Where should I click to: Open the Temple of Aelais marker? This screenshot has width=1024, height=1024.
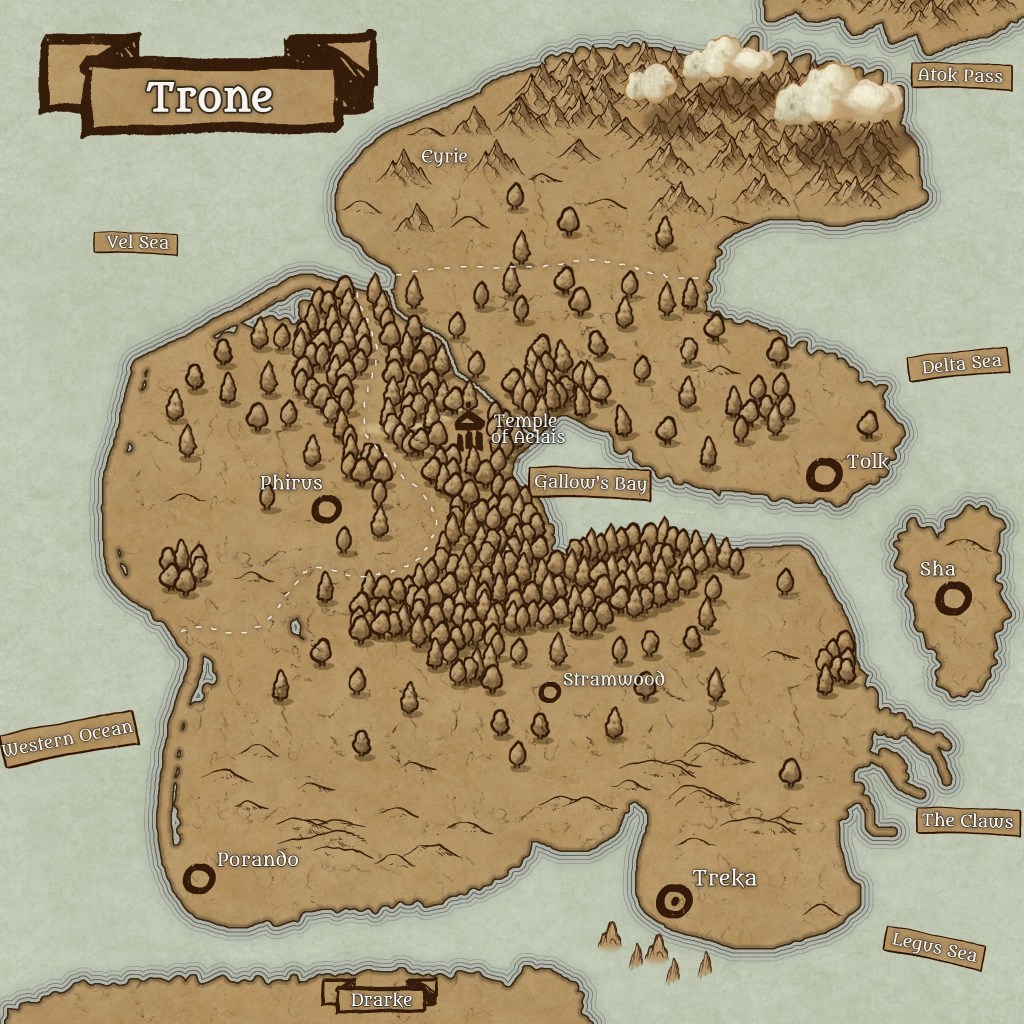pyautogui.click(x=468, y=430)
